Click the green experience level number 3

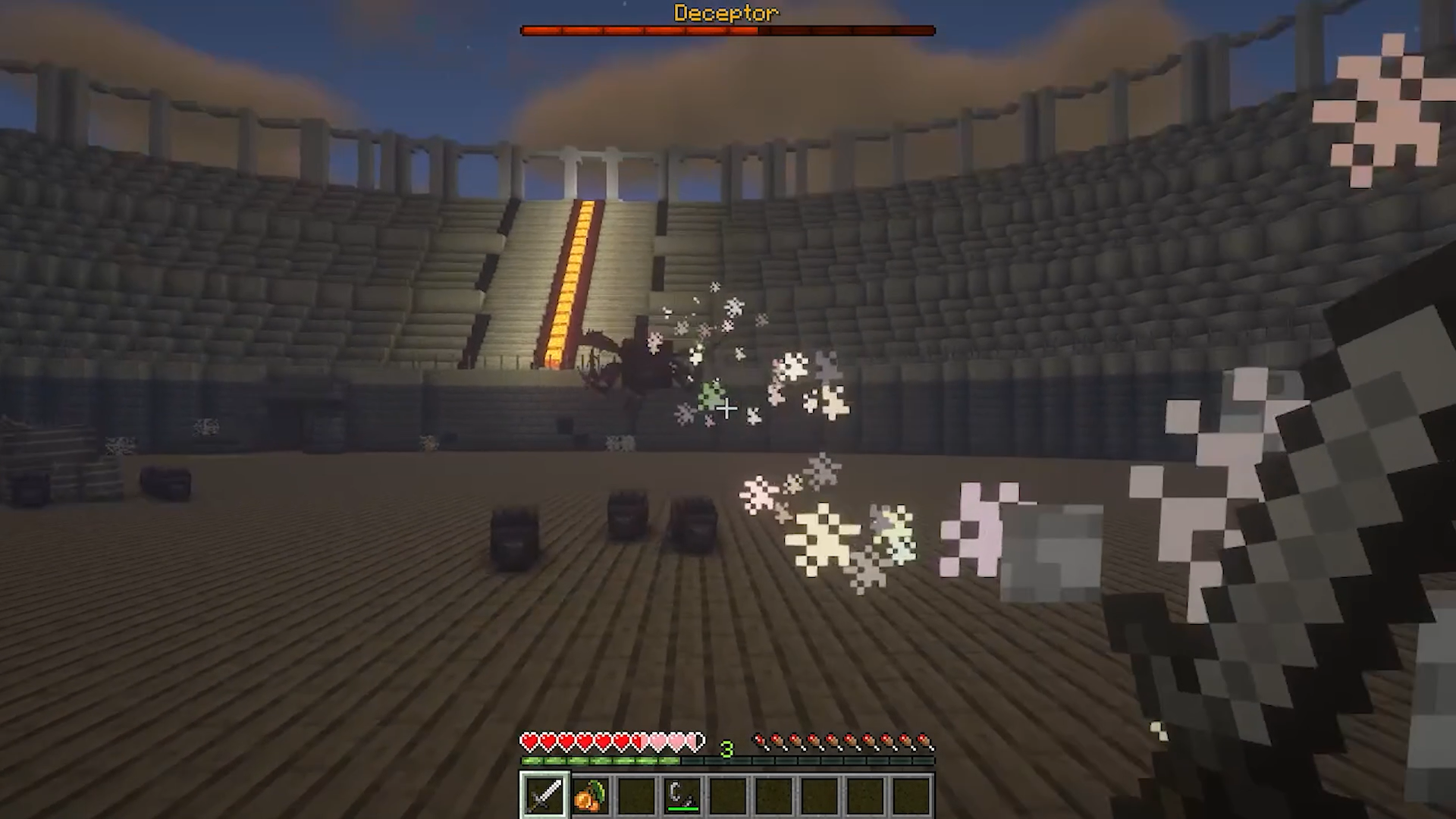click(x=728, y=749)
